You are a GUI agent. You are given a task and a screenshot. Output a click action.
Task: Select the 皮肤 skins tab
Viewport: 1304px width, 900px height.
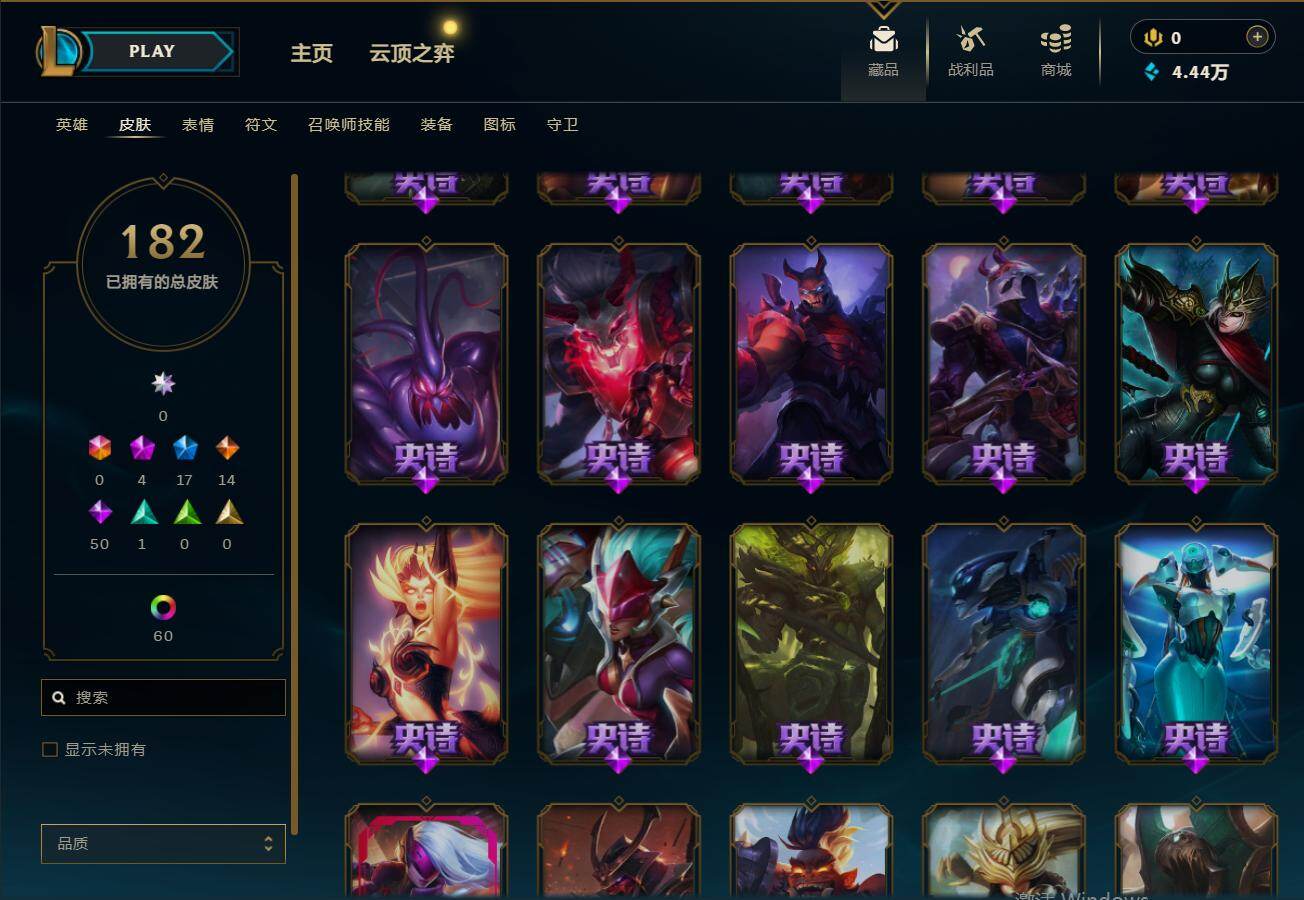(135, 125)
